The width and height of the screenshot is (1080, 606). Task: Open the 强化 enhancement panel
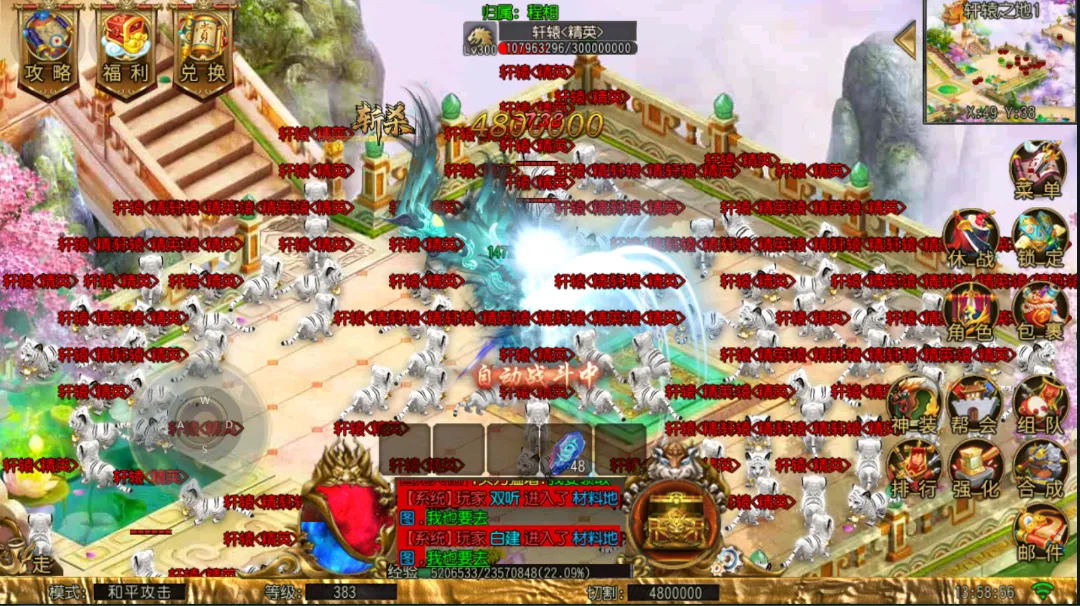pyautogui.click(x=974, y=467)
